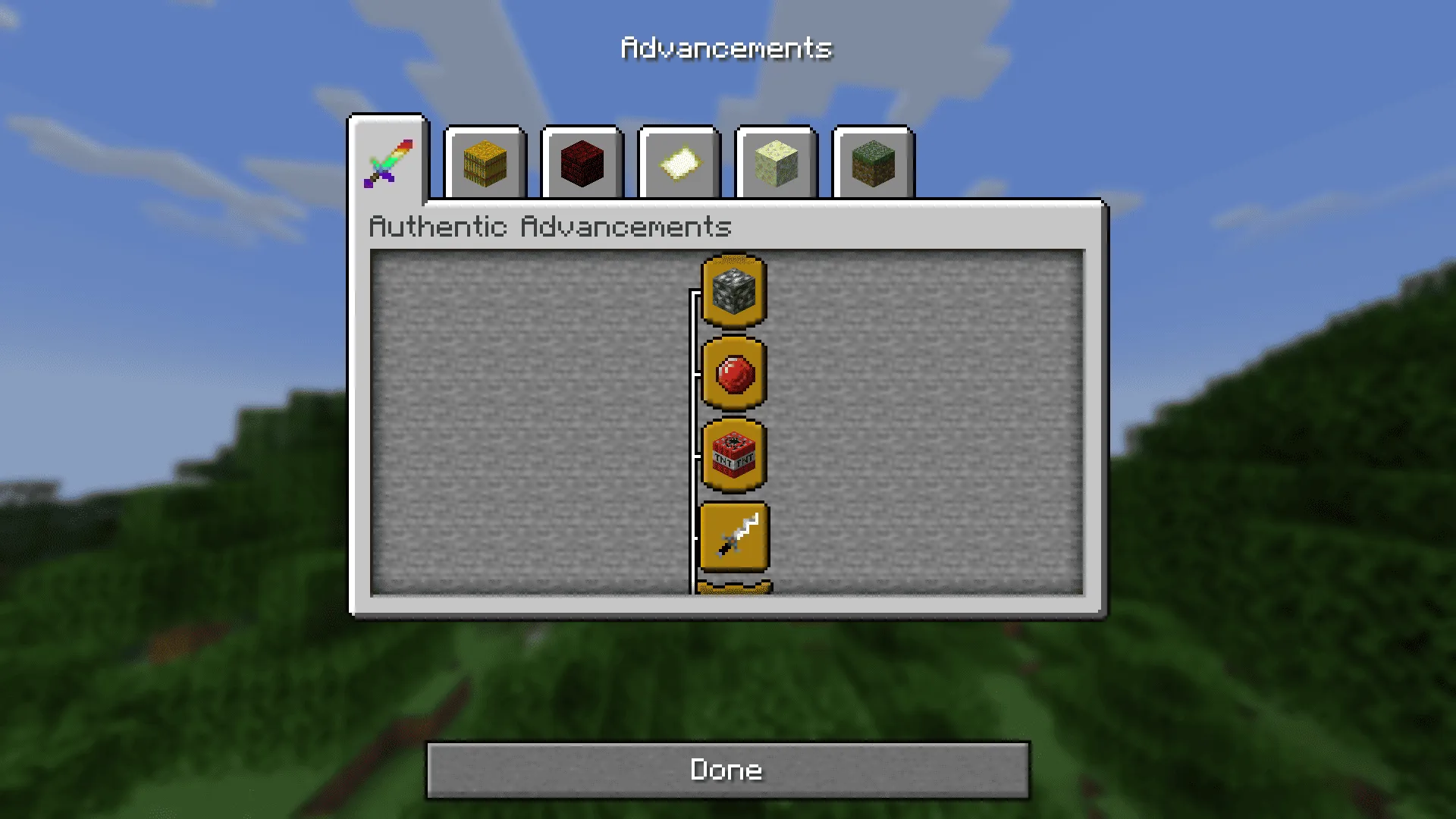
Task: Select the cobblestone advancement at the top
Action: pyautogui.click(x=733, y=292)
